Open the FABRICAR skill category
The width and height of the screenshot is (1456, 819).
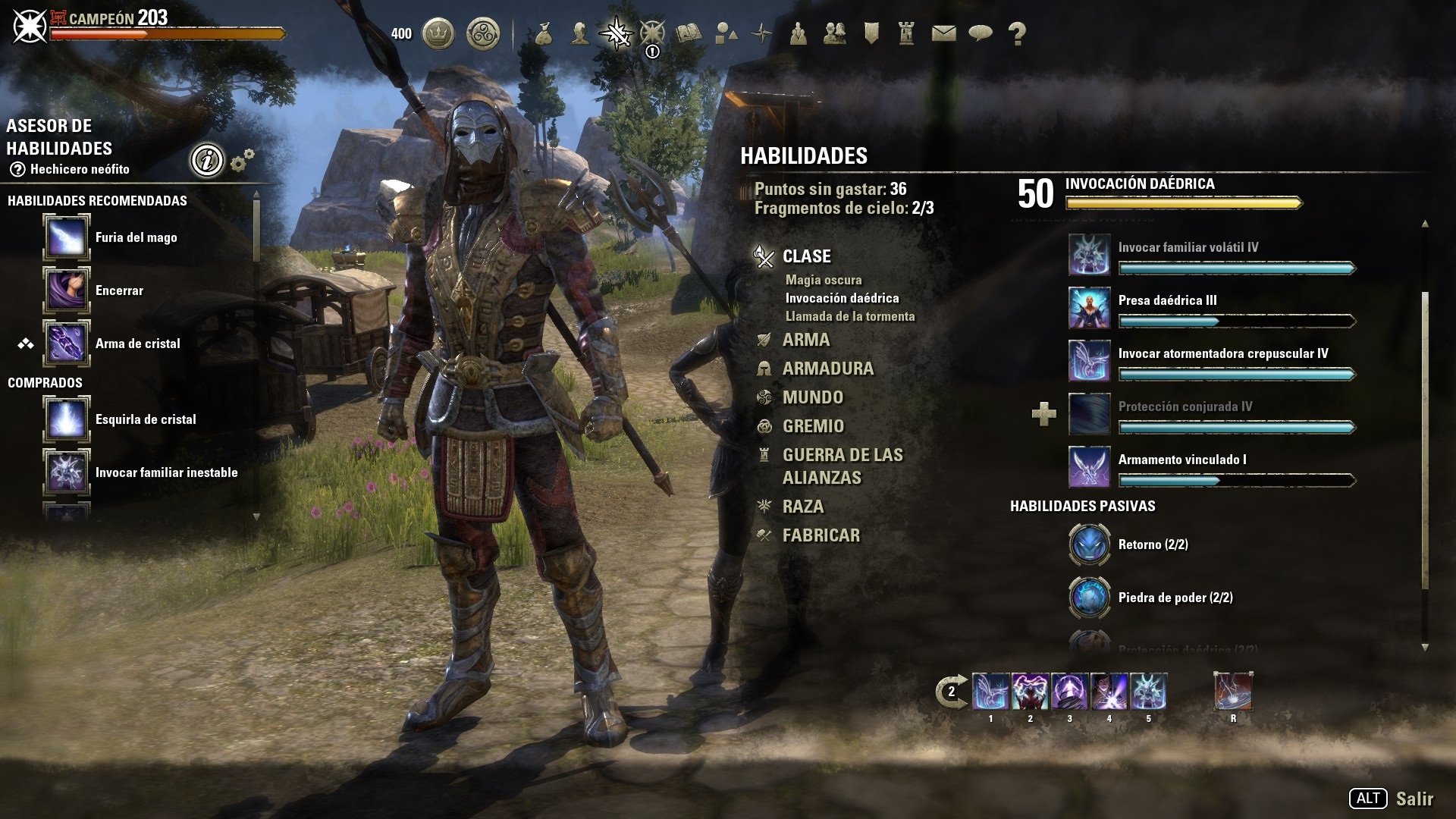821,535
